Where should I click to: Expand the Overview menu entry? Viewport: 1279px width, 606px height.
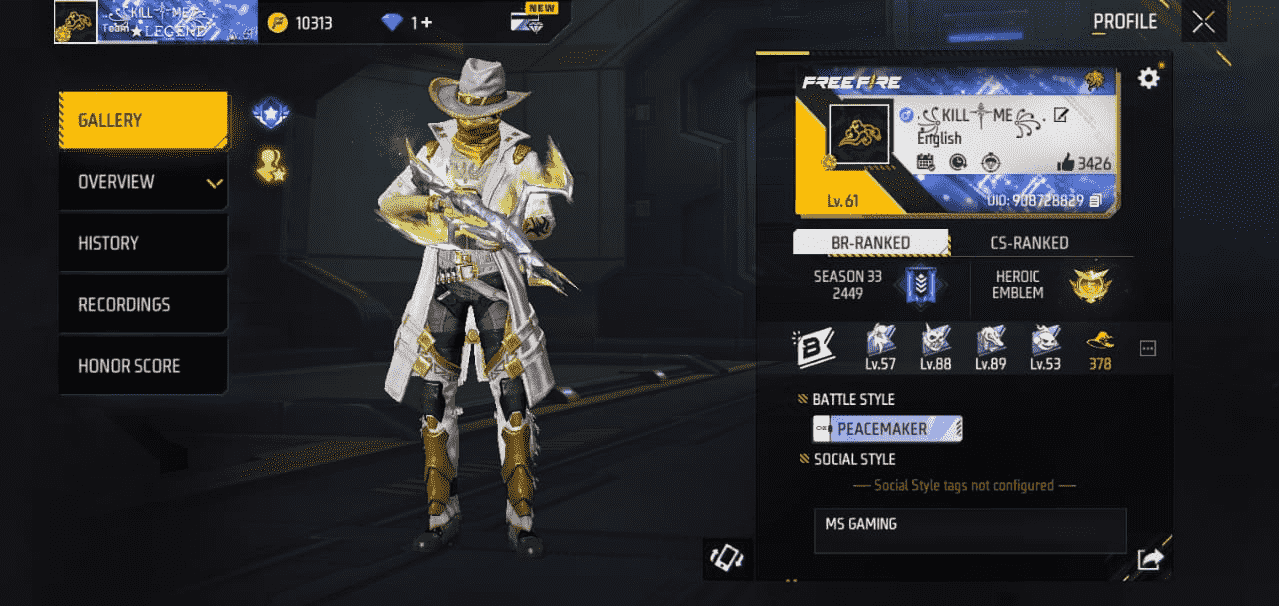click(142, 182)
